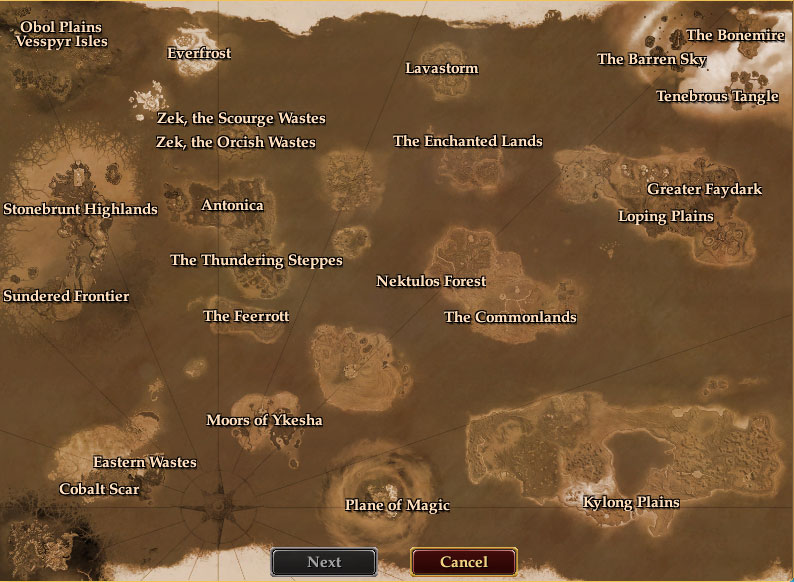The height and width of the screenshot is (582, 794).
Task: Select Greater Faydark on the map
Action: (704, 190)
